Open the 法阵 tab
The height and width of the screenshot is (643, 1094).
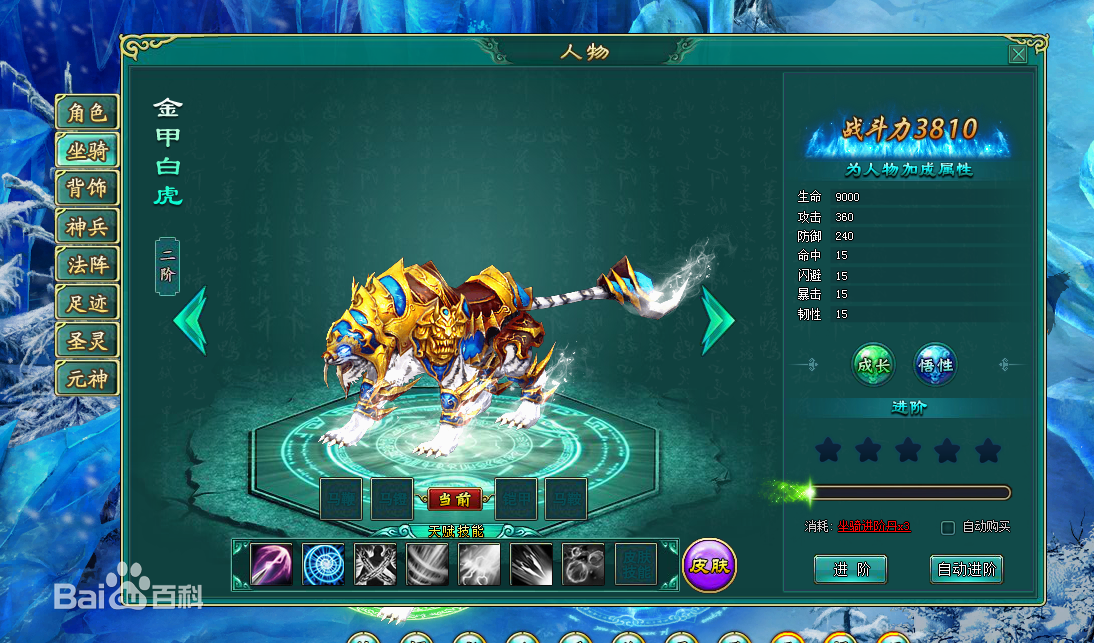(x=87, y=265)
